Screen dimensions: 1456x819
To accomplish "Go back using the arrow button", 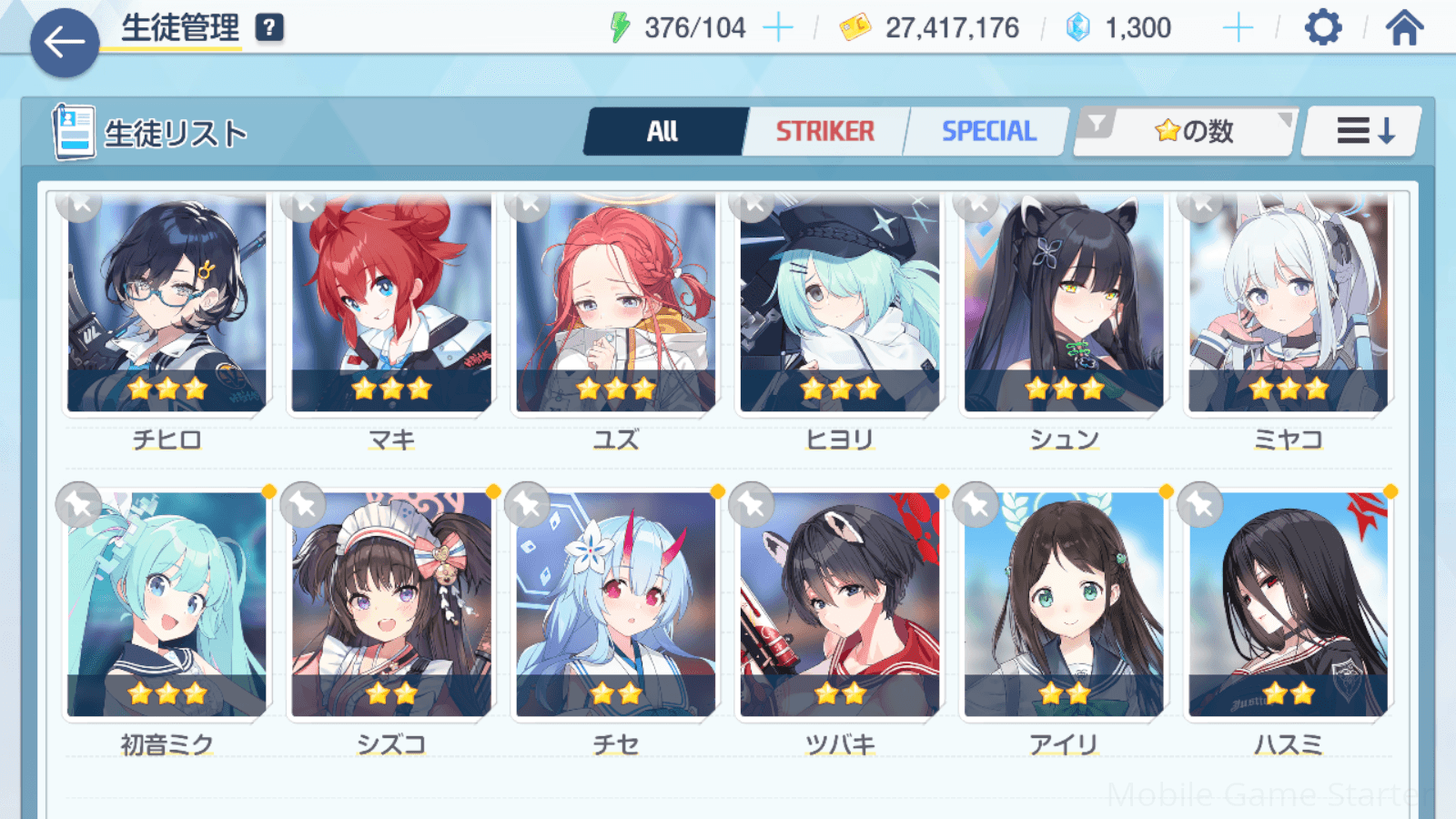I will click(x=65, y=42).
